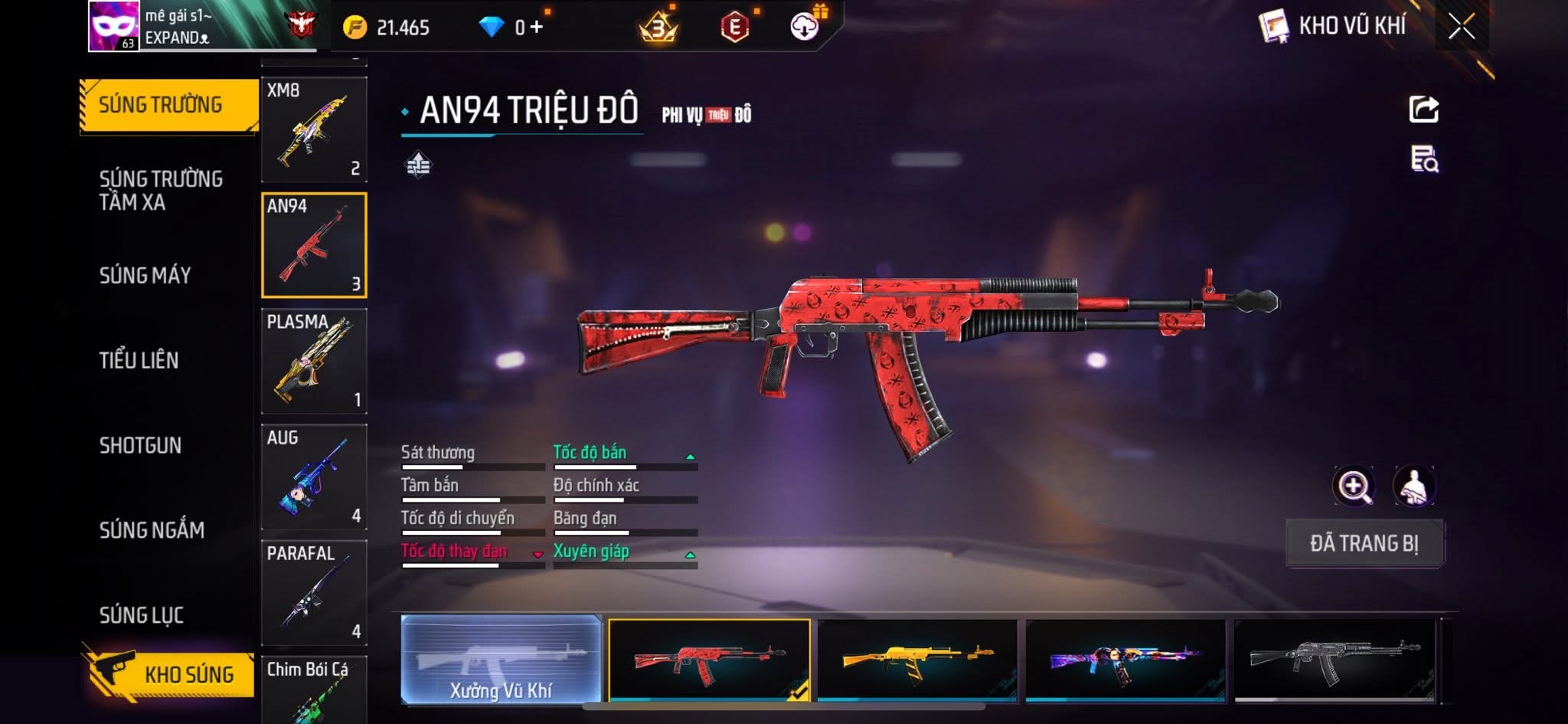1568x724 pixels.
Task: Open the Súng Lục category
Action: click(142, 614)
